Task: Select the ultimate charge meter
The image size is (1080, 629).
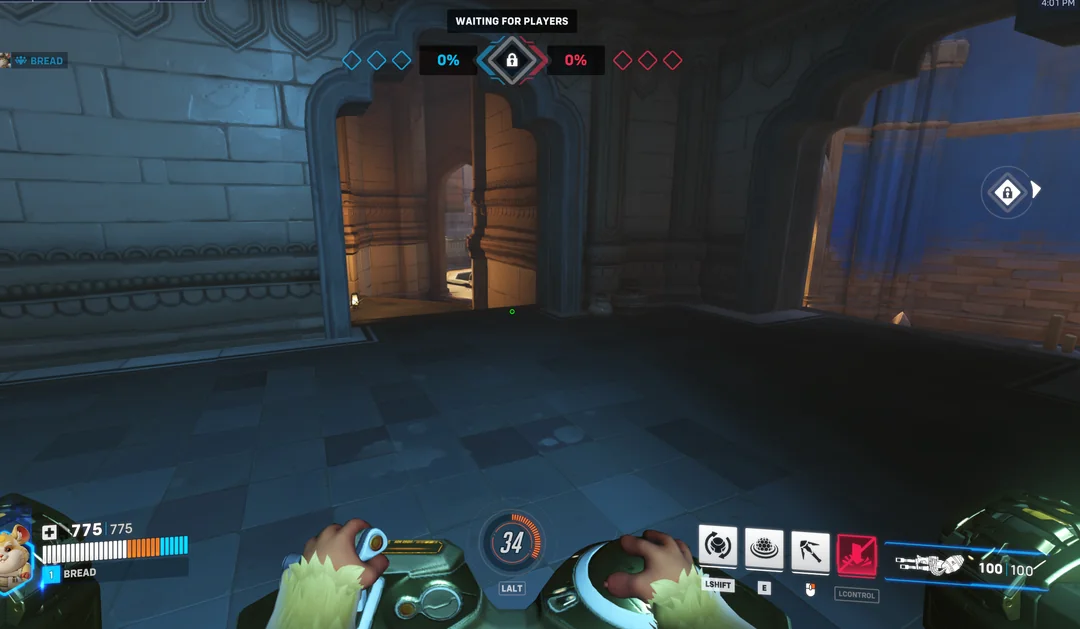Action: click(512, 542)
